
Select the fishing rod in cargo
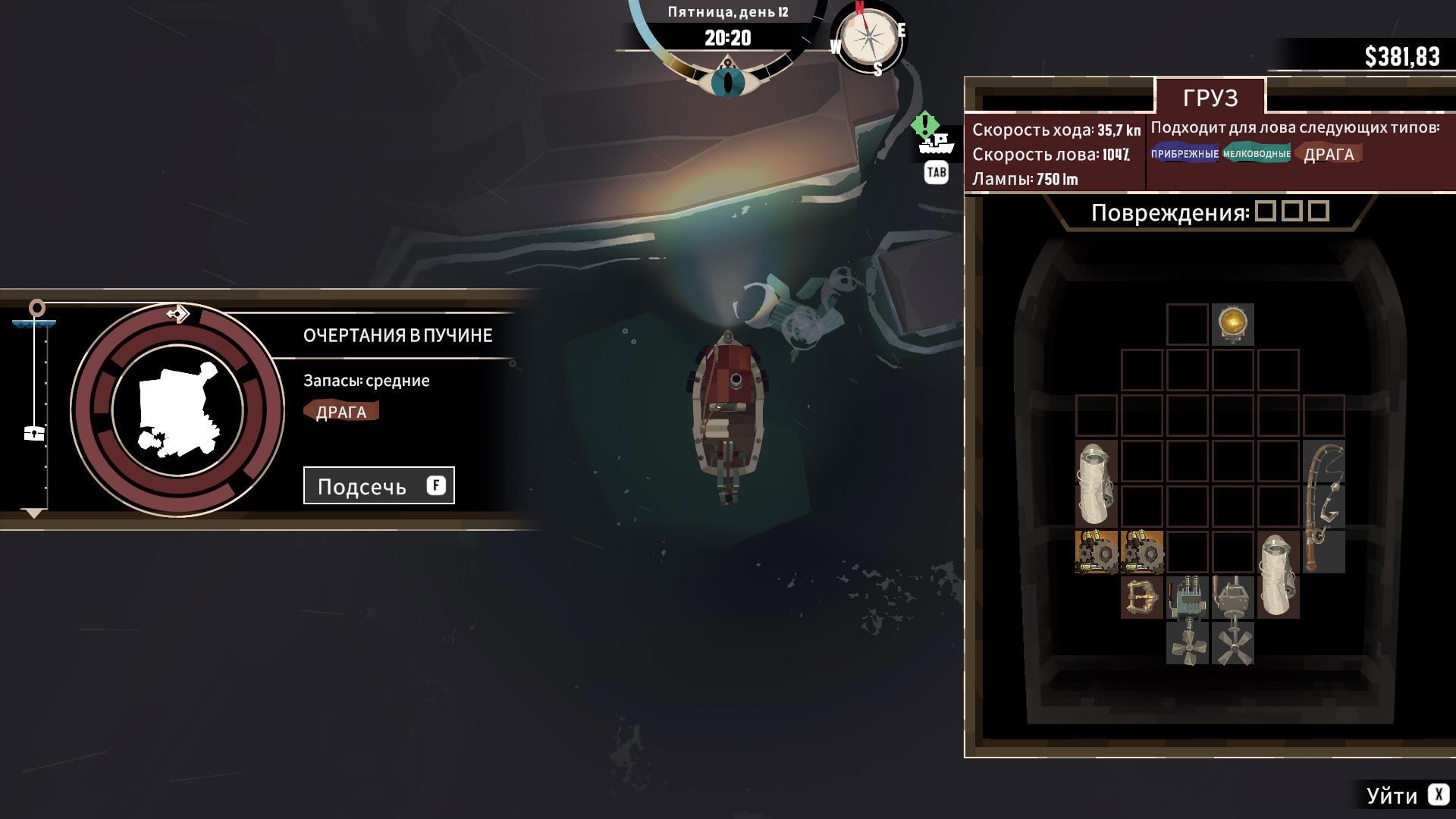[1323, 506]
